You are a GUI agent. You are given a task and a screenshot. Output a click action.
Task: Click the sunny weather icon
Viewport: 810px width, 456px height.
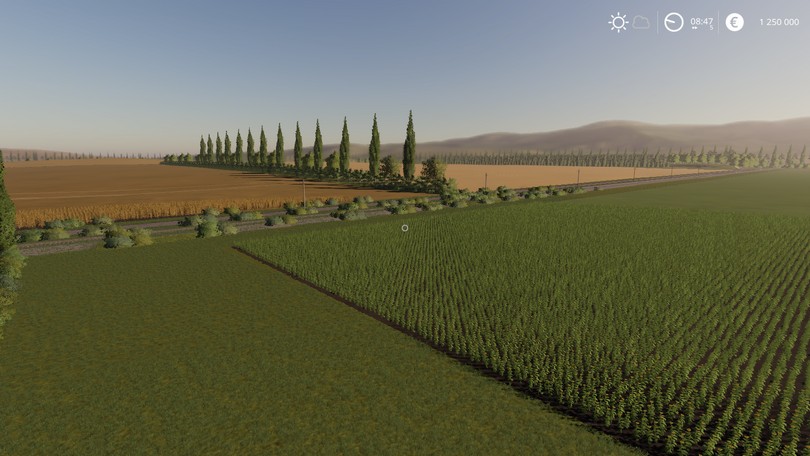click(x=618, y=22)
